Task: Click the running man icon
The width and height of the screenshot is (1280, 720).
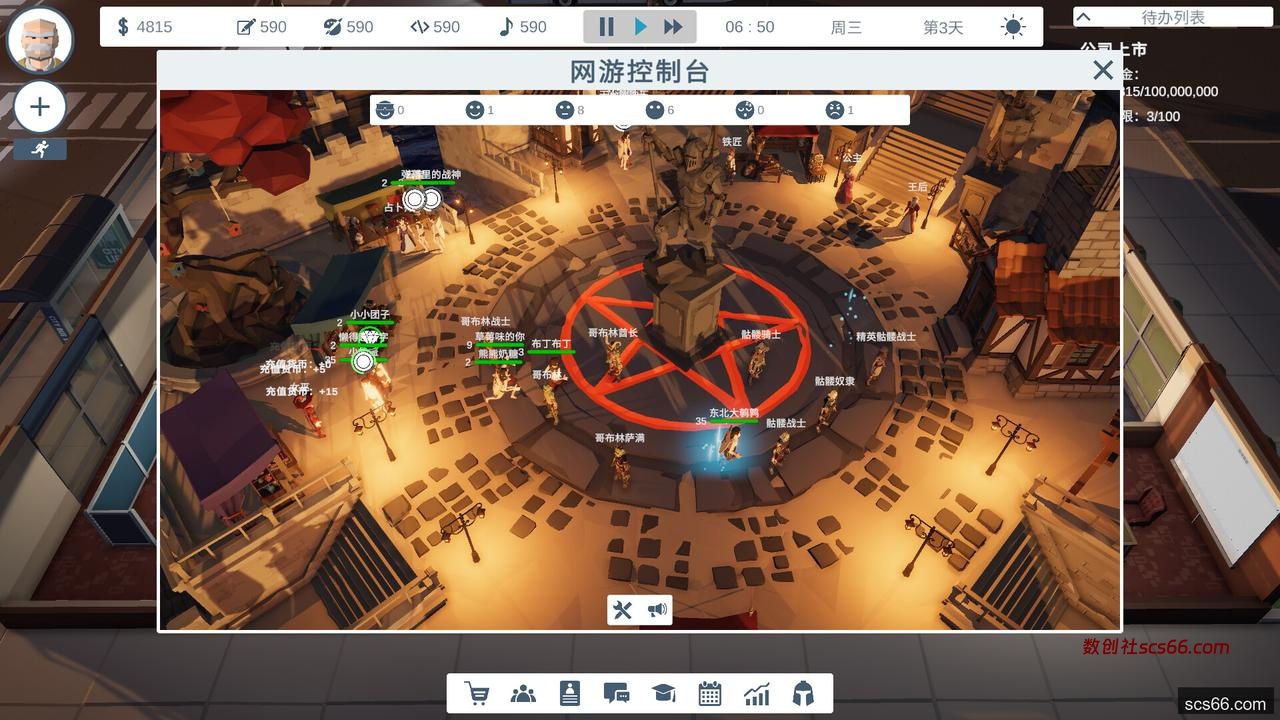Action: coord(40,149)
